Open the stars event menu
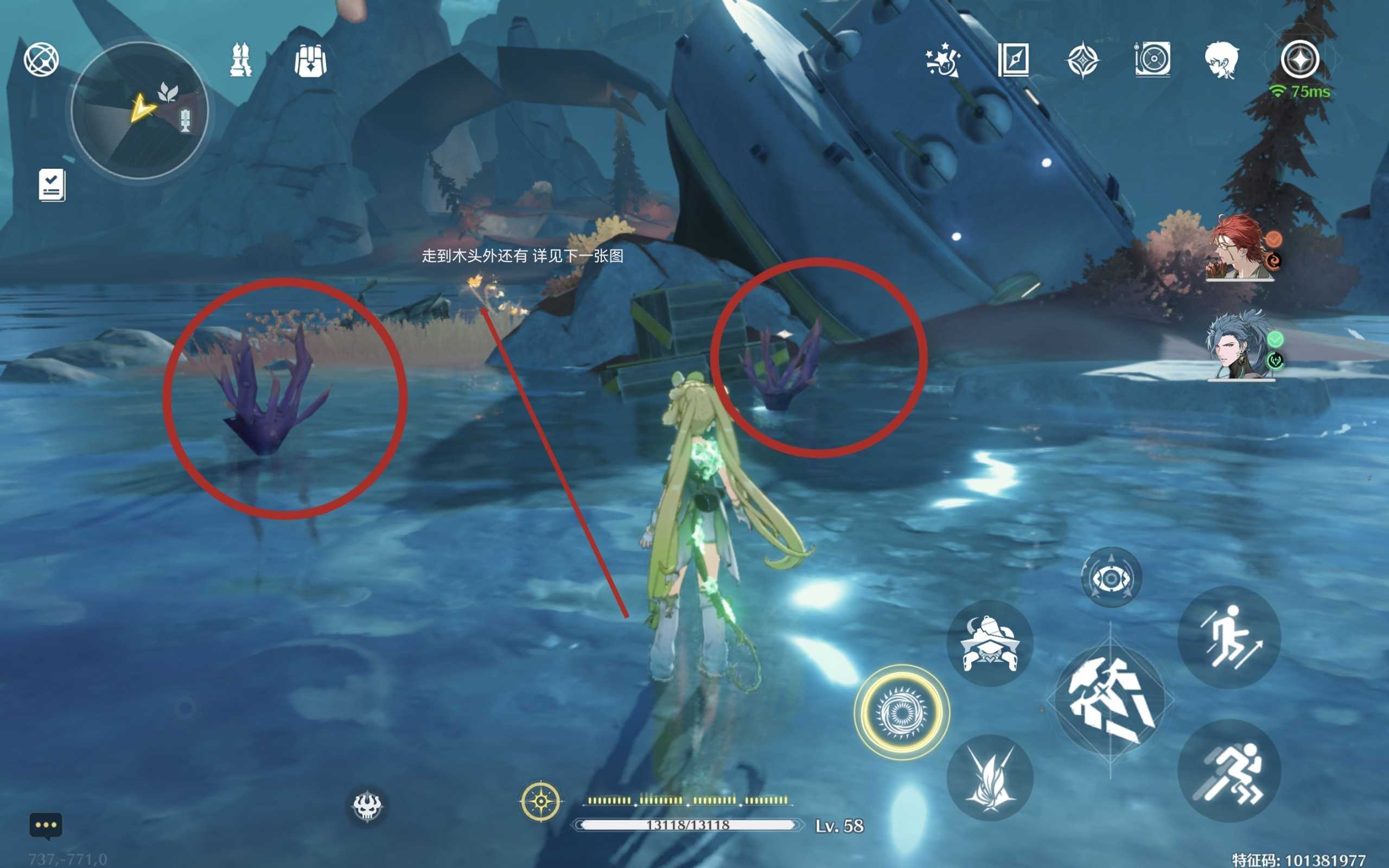The width and height of the screenshot is (1389, 868). 943,60
